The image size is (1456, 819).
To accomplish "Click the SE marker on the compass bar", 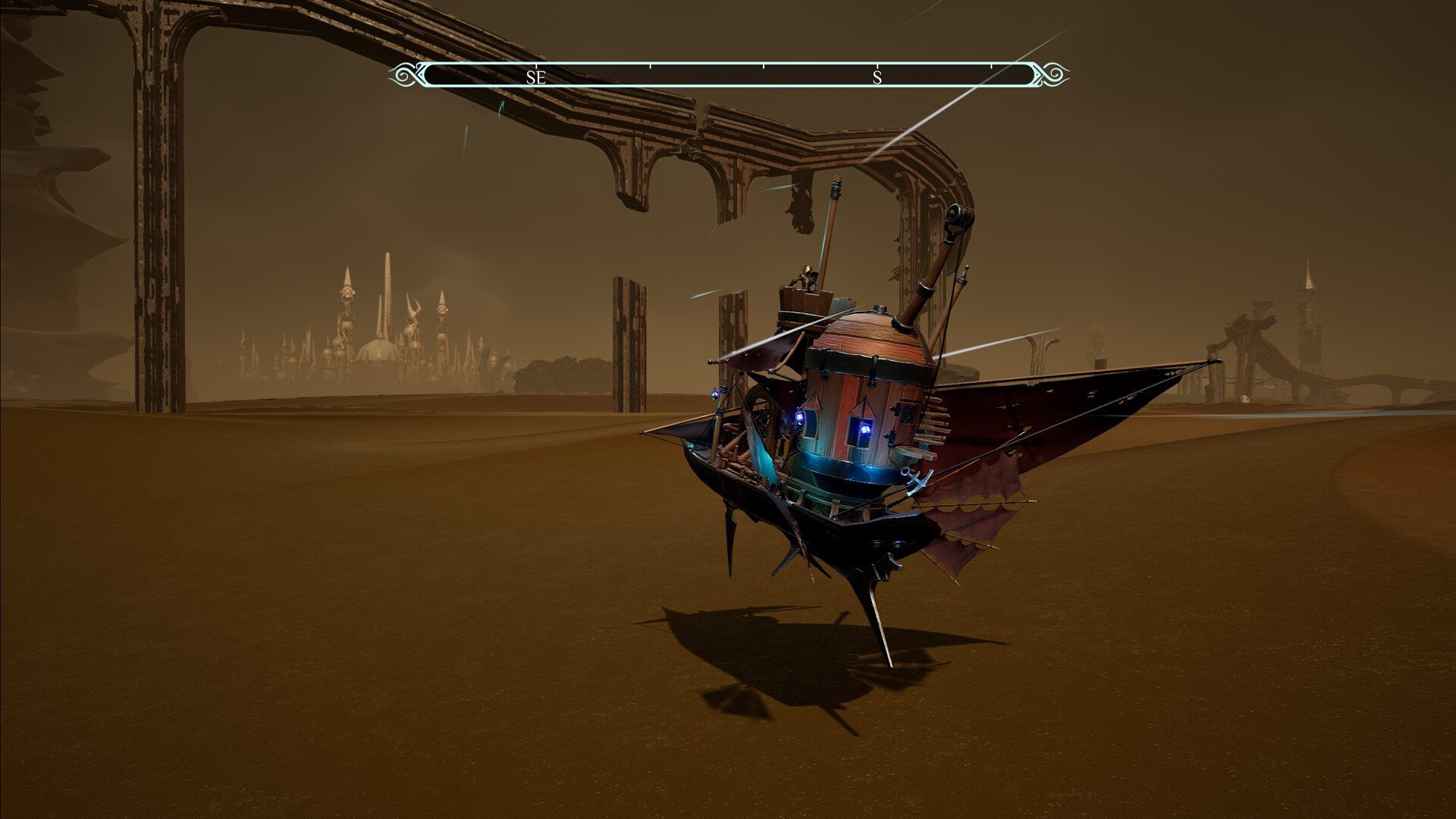I will point(536,77).
